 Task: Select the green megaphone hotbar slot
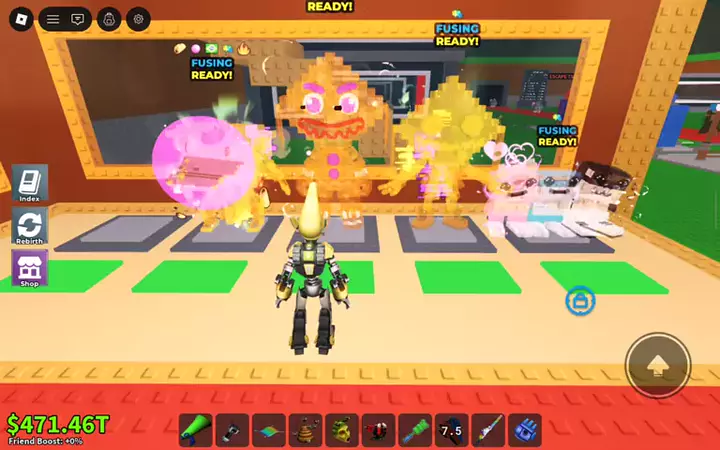point(196,430)
